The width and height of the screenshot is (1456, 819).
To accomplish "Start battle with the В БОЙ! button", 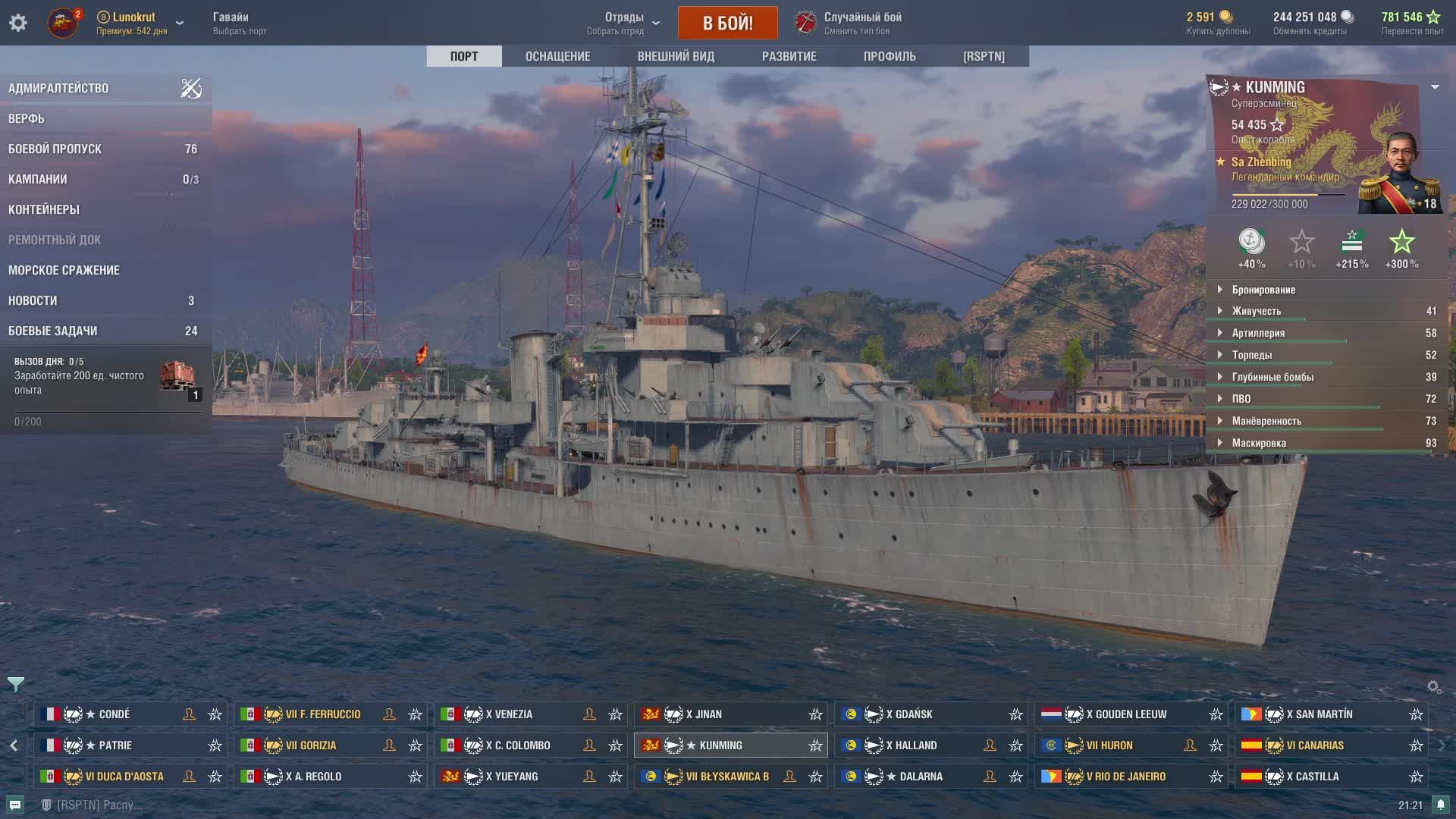I will 727,23.
